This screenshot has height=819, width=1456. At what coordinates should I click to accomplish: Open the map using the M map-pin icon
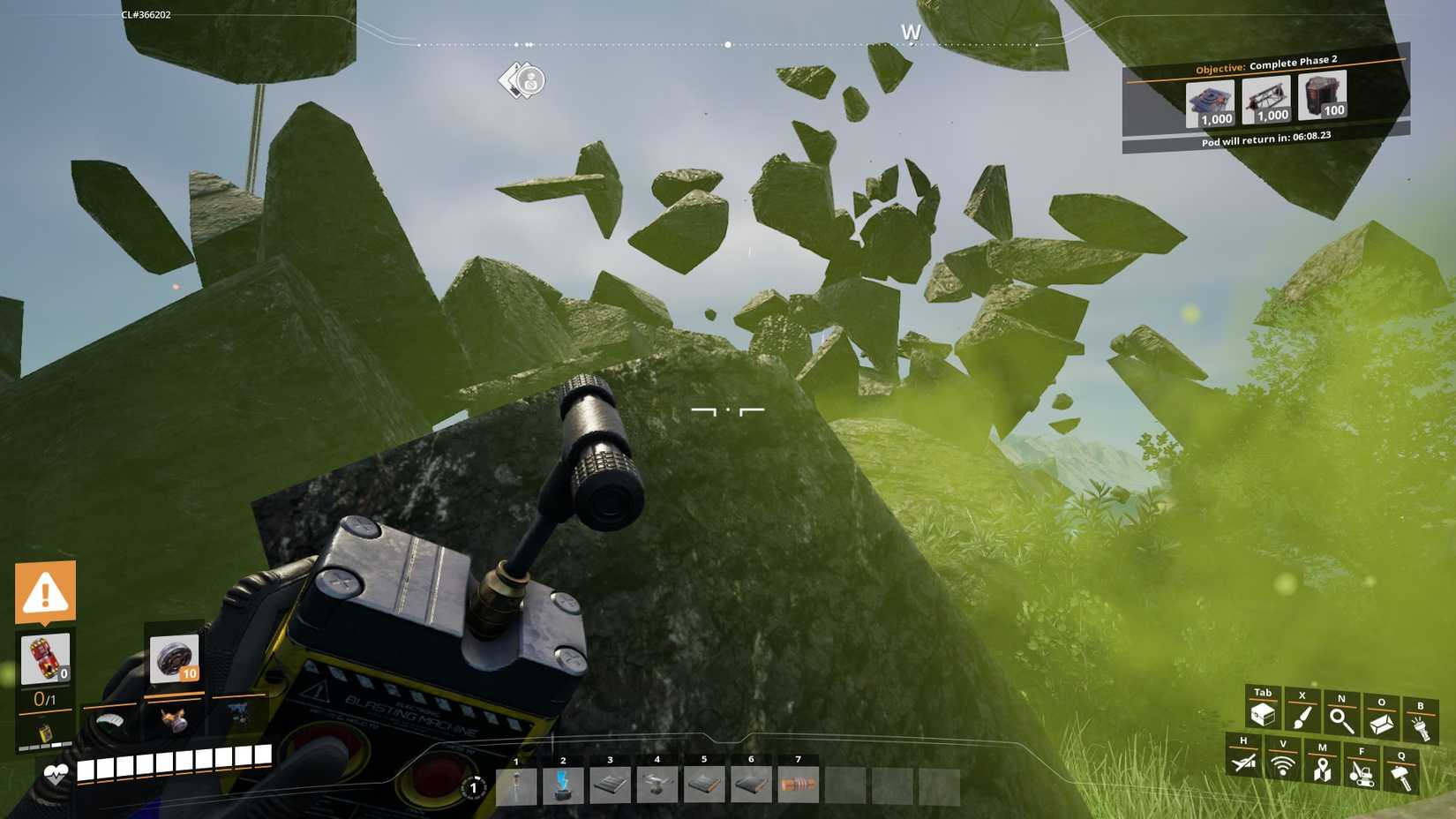[x=1321, y=768]
